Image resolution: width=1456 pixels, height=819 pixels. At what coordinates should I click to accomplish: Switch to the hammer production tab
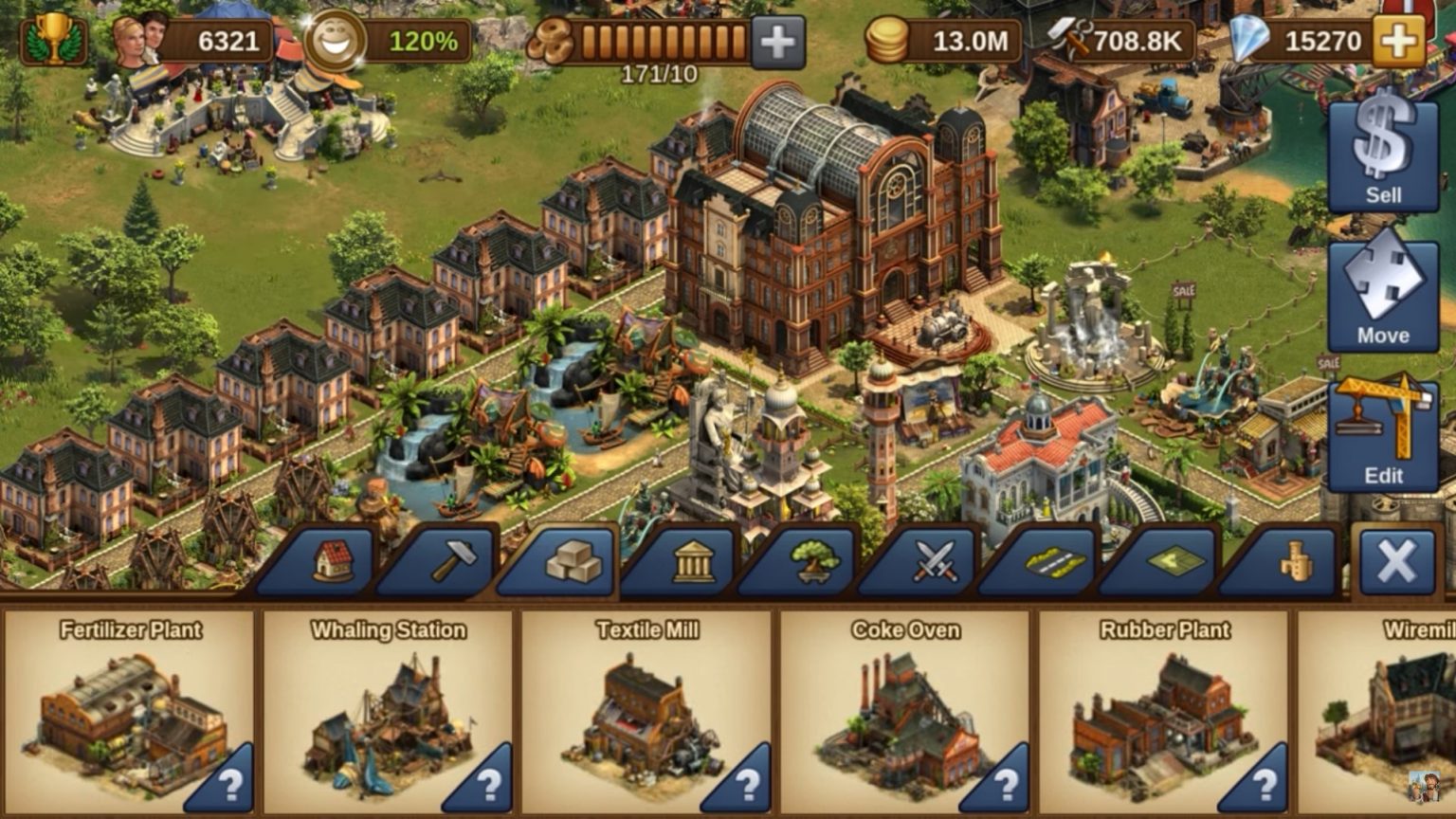click(x=453, y=561)
